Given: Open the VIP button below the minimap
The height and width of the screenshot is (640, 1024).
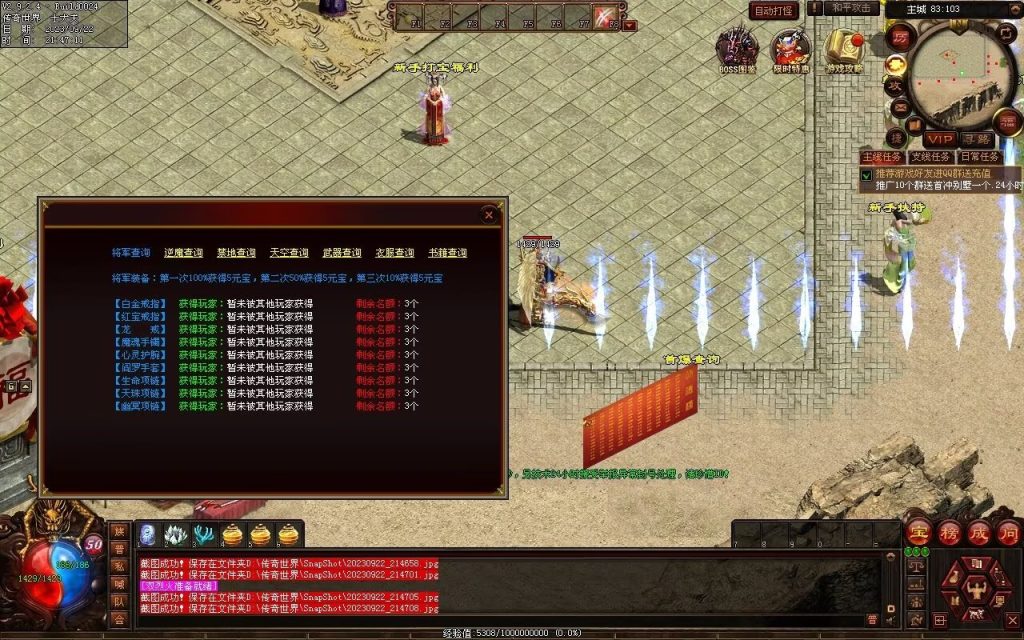Looking at the screenshot, I should [939, 139].
